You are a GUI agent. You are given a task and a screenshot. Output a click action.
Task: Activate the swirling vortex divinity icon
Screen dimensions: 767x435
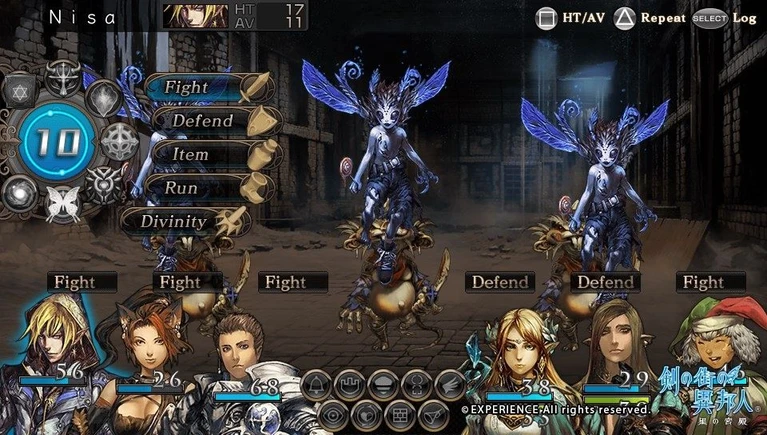19,191
